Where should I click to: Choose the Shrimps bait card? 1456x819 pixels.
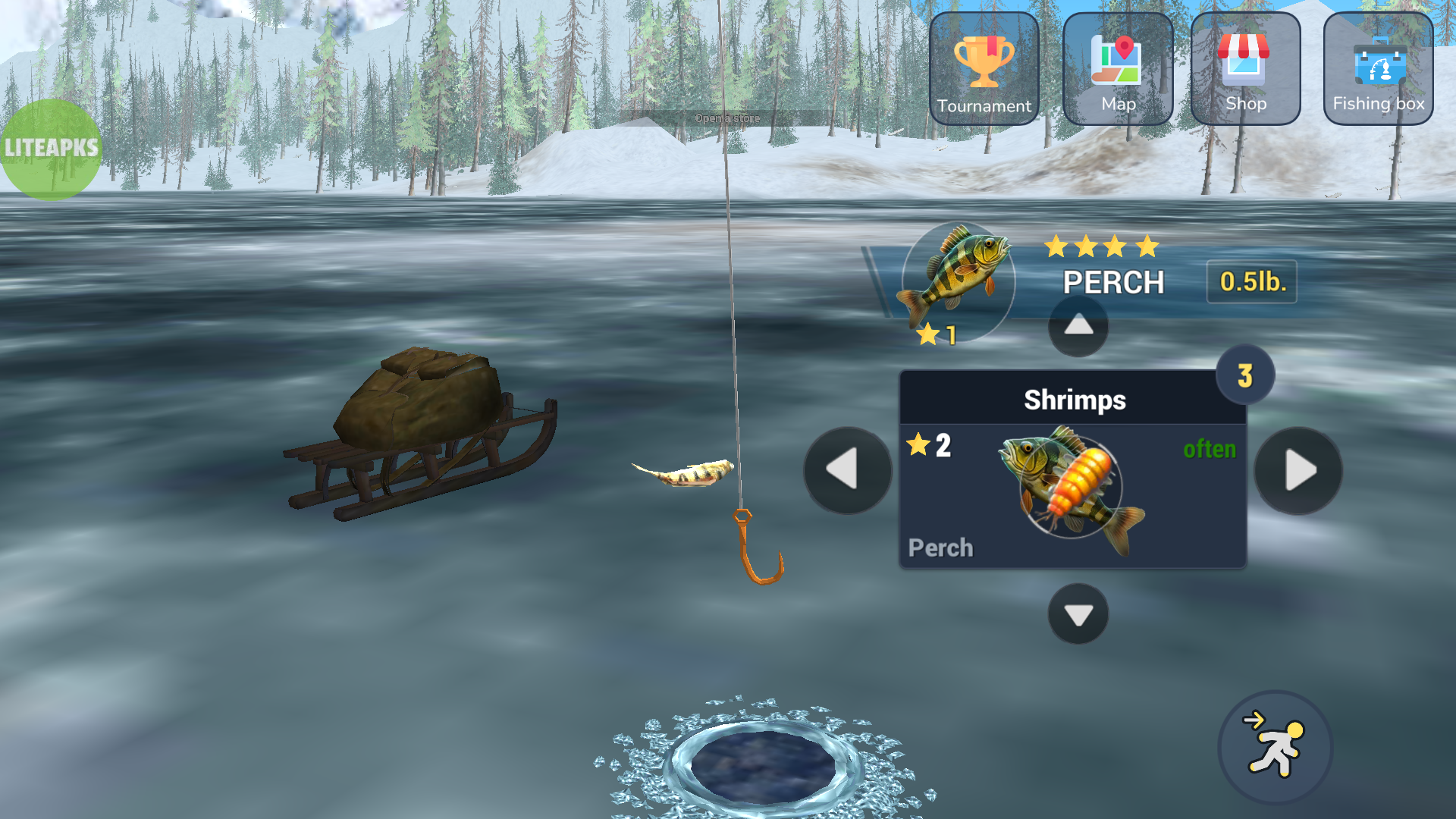tap(1072, 470)
